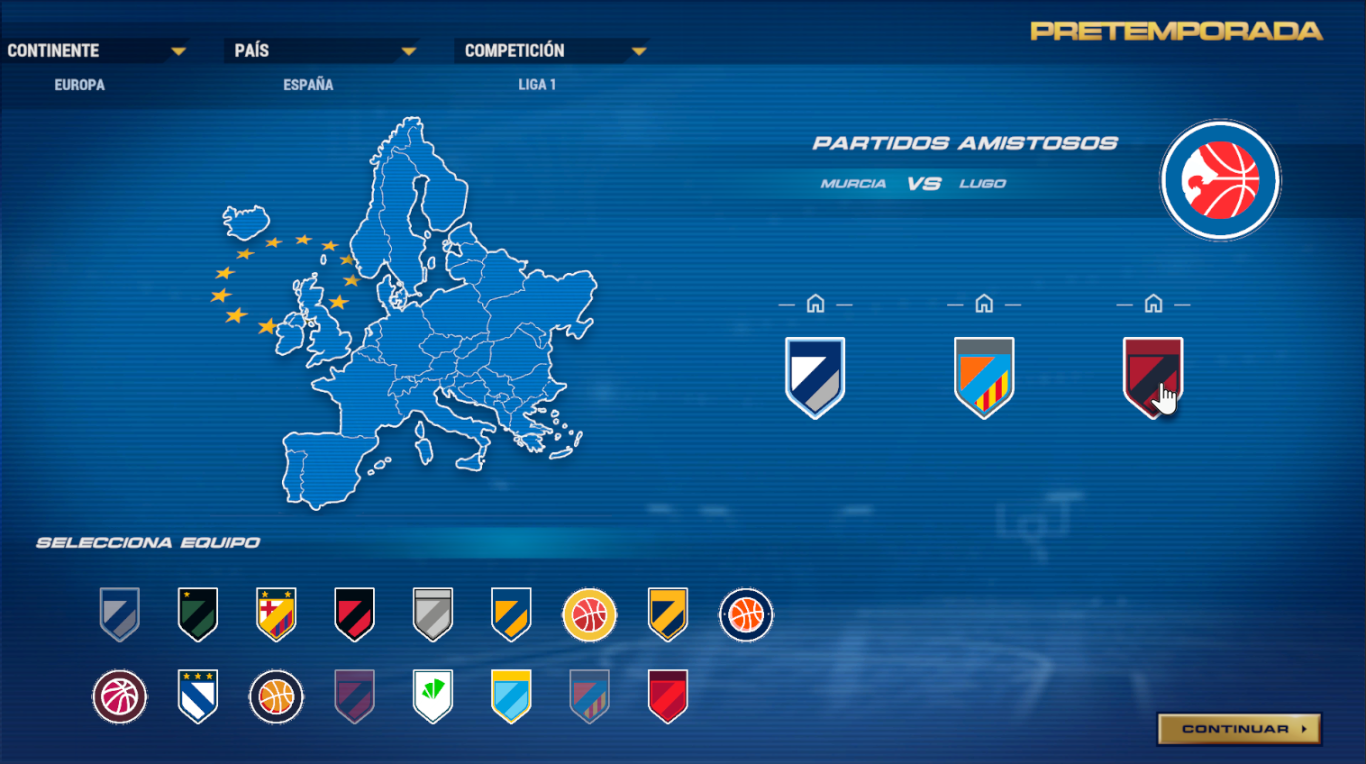Choose the yellow circle basketball badge
The height and width of the screenshot is (764, 1366).
tap(589, 614)
